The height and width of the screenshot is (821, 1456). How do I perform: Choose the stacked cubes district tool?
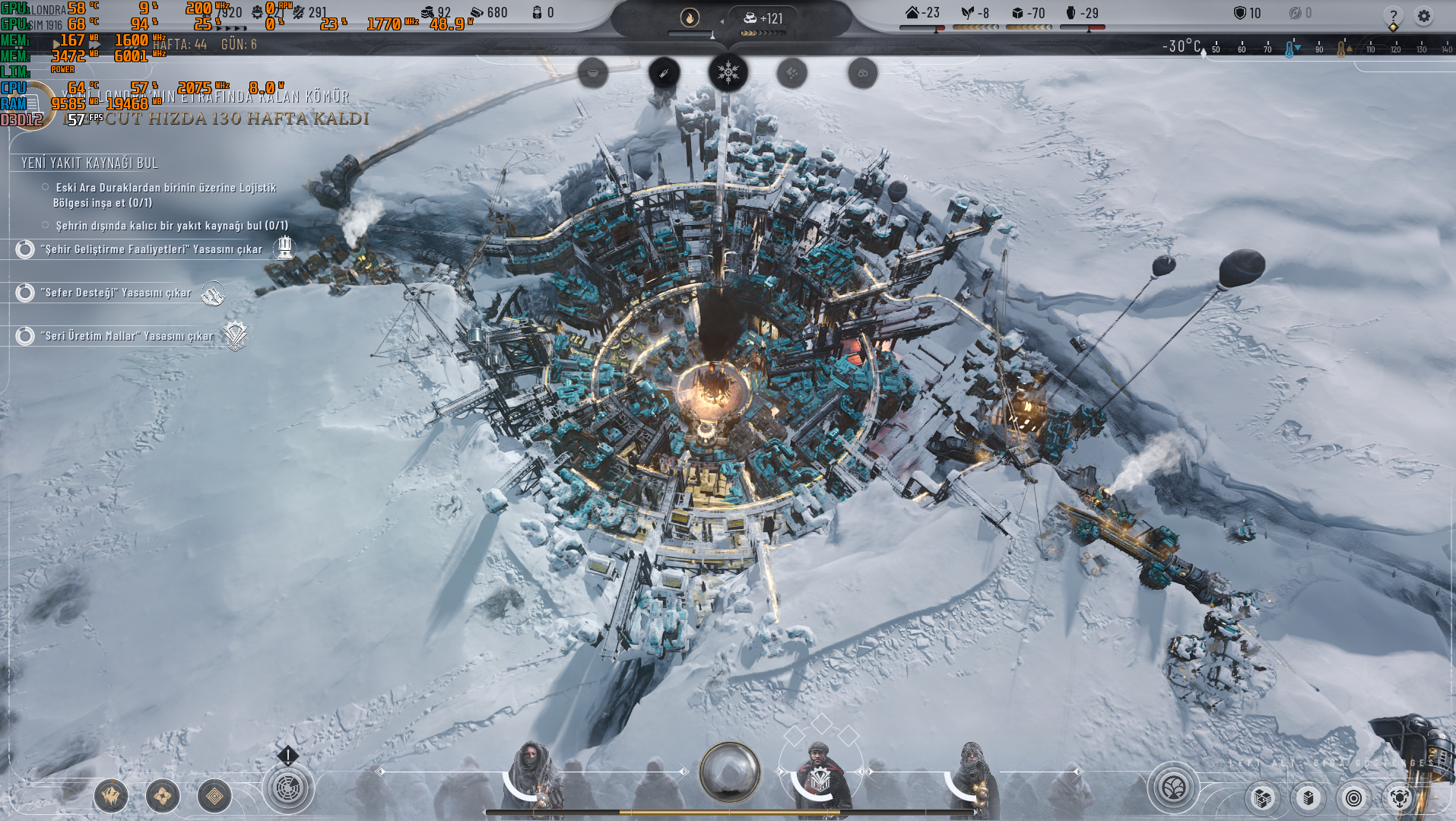tap(1263, 798)
